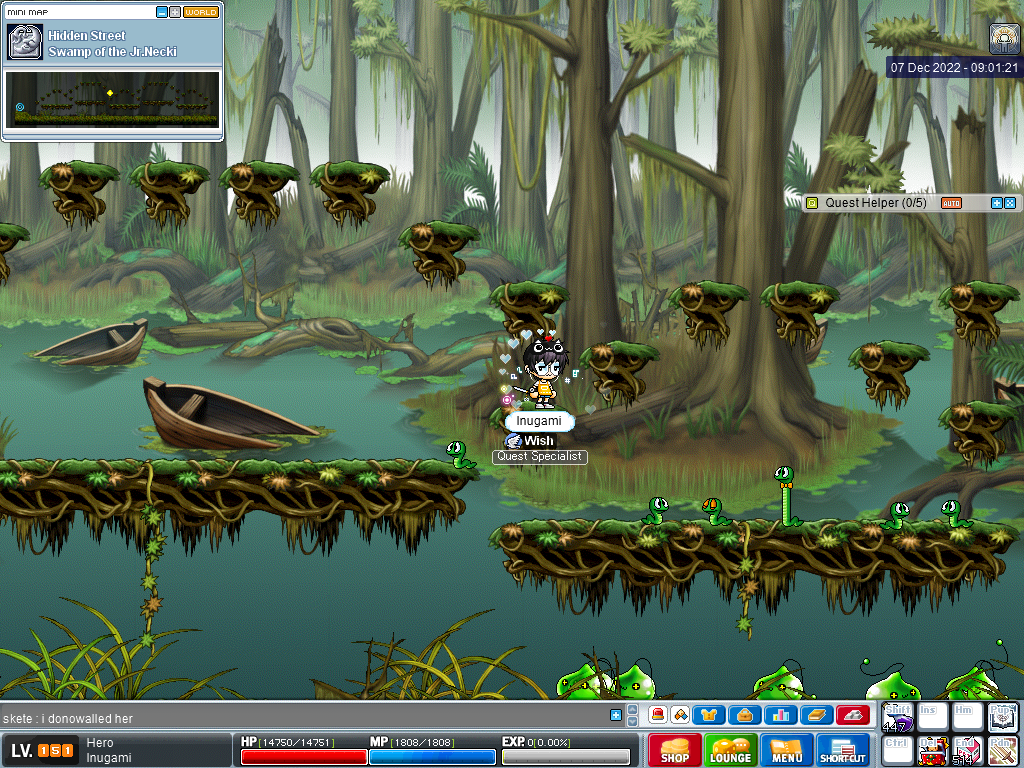Open the SHORTCUT button
1024x768 pixels.
(x=842, y=750)
